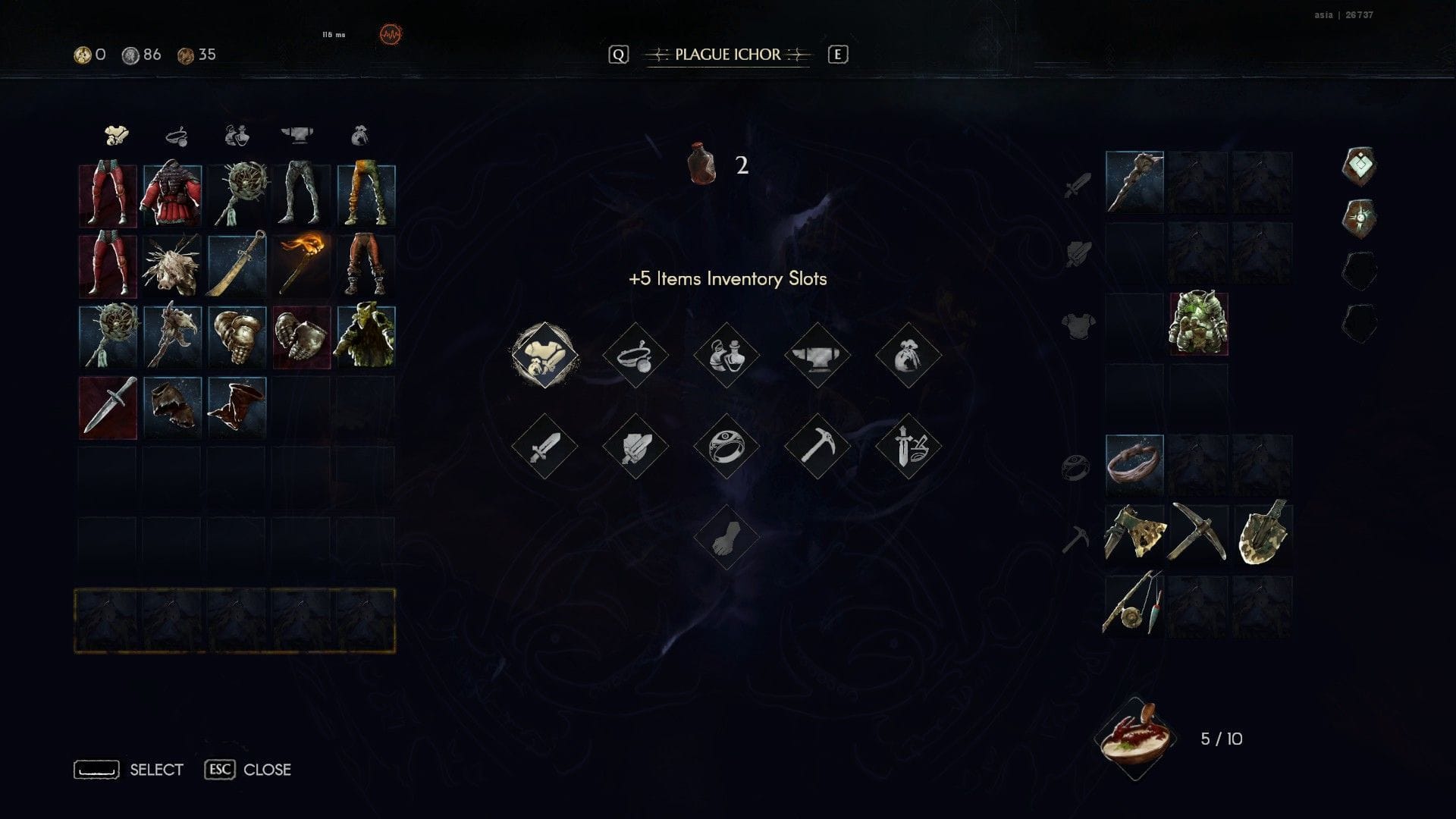Select the equipped staff weapon slot
Screen dimensions: 1456x819
point(1134,182)
